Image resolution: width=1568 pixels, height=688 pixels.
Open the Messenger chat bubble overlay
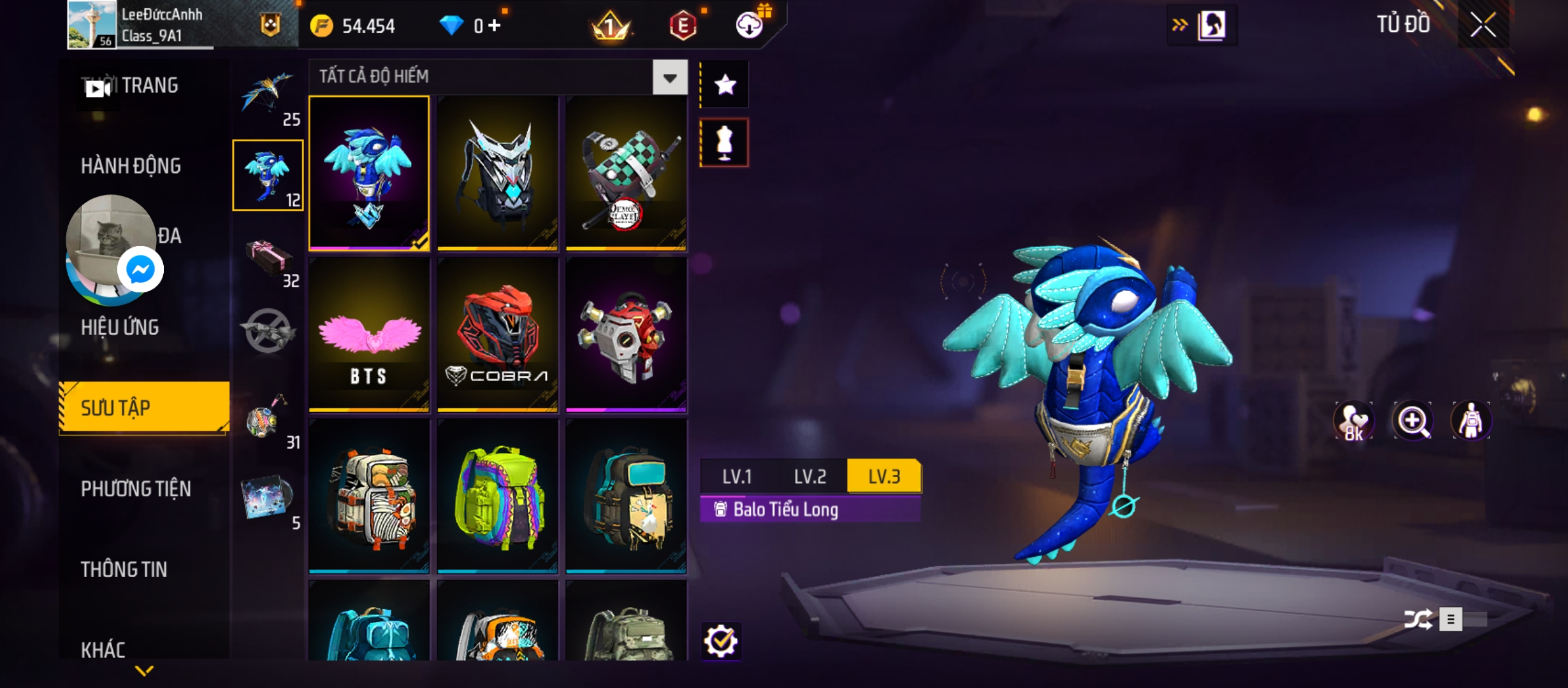(140, 270)
